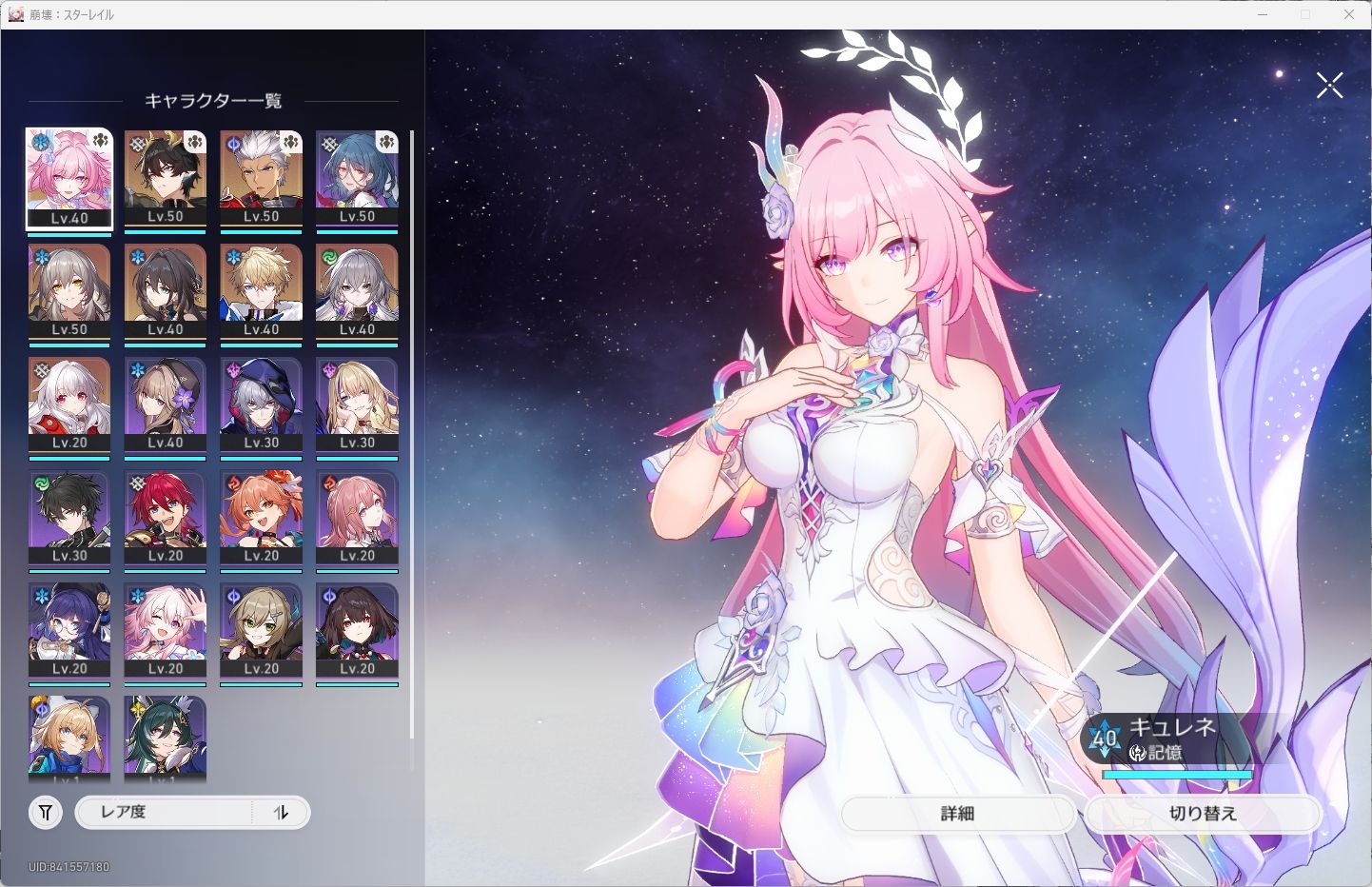Select the purple-haired Lv.20 character with glasses
This screenshot has height=887, width=1372.
pos(69,632)
